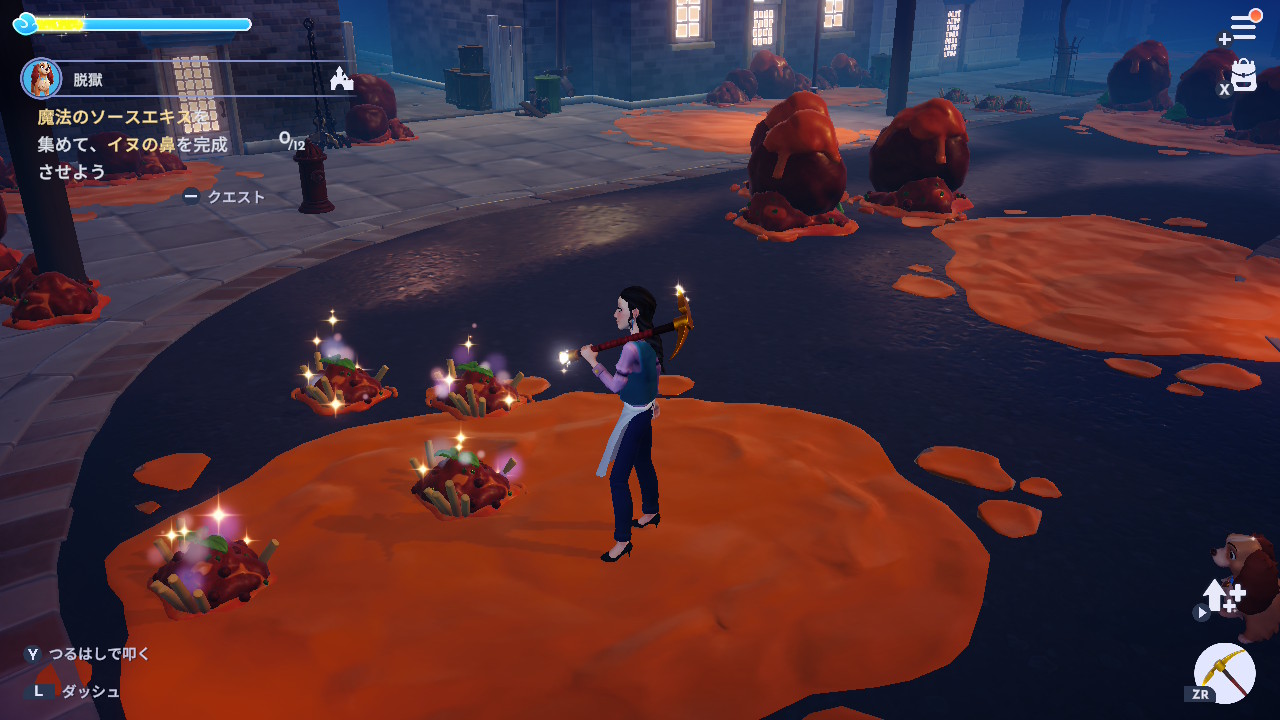1280x720 pixels.
Task: Click the castle icon on quest tracker
Action: coord(341,79)
